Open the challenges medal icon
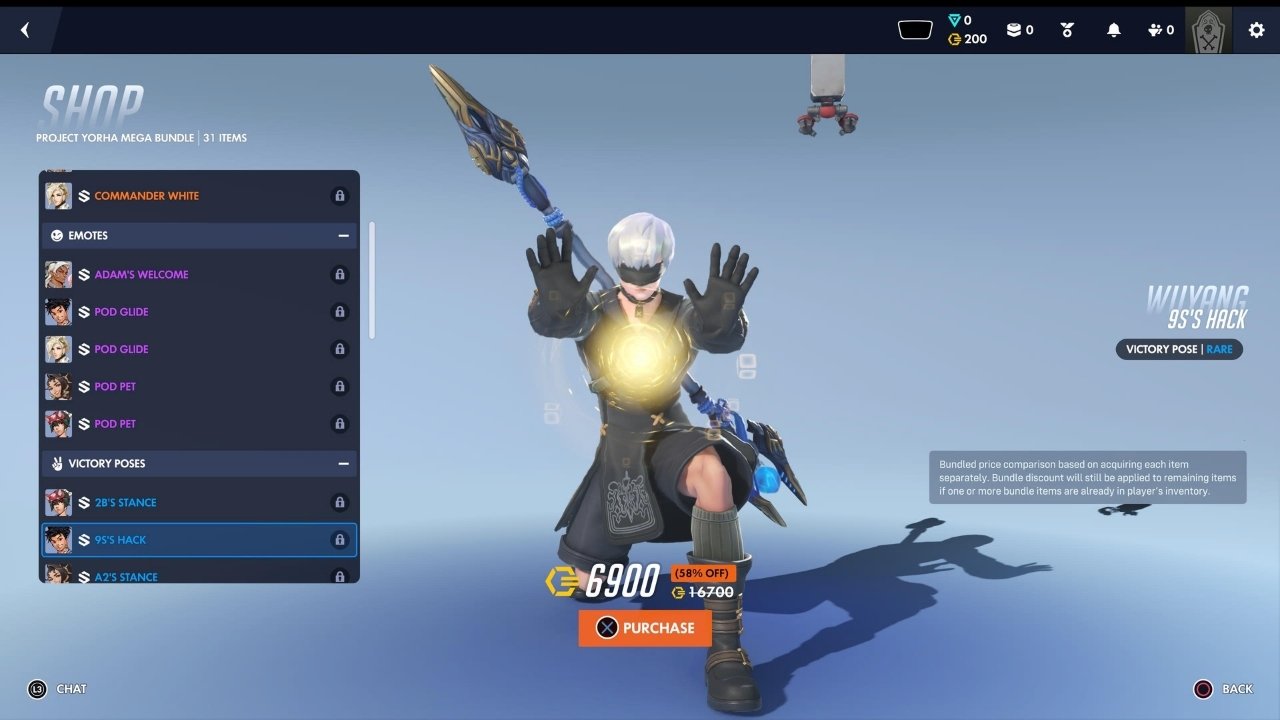The width and height of the screenshot is (1280, 720). click(1067, 30)
